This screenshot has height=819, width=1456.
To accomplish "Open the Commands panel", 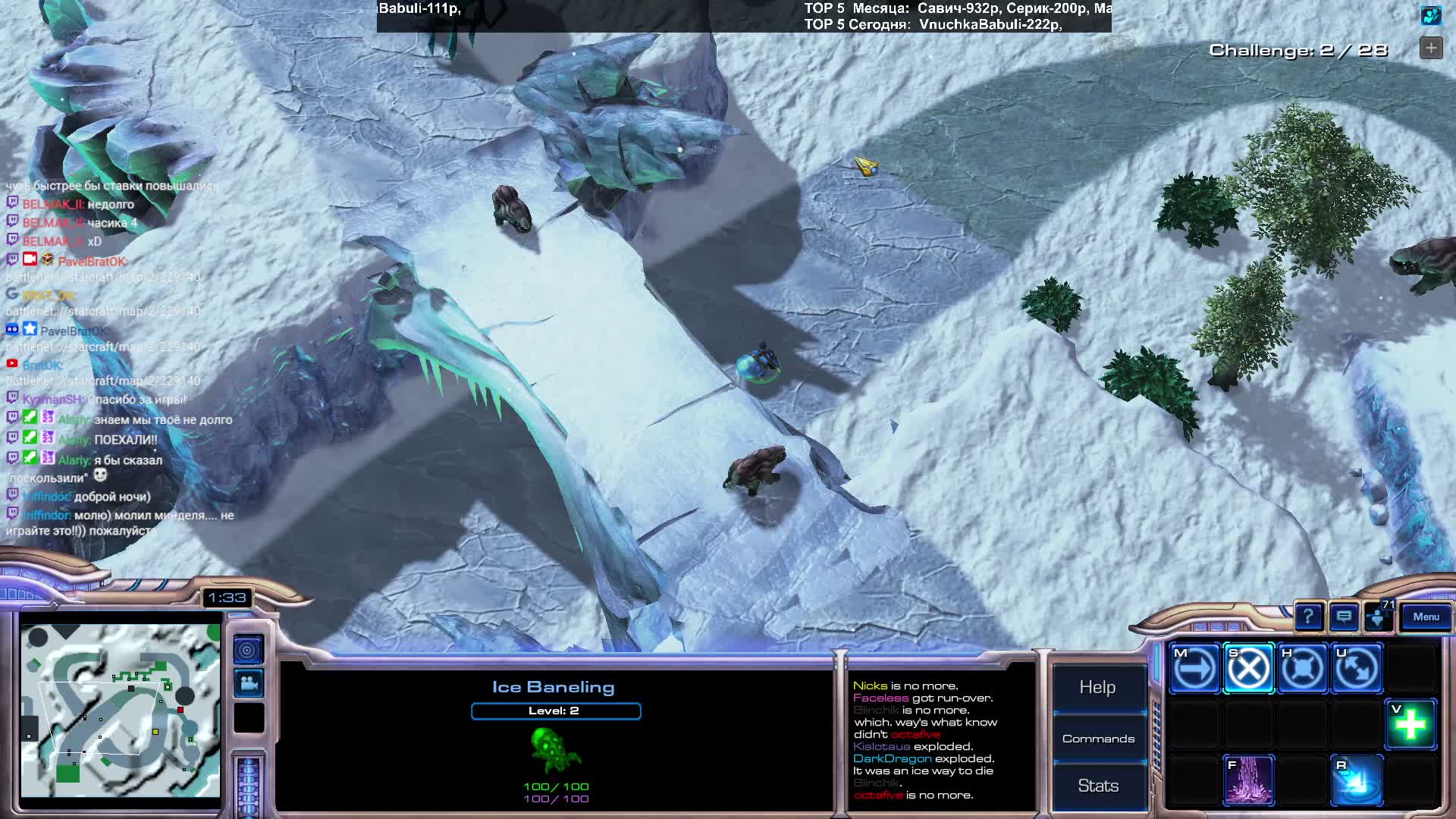I will pyautogui.click(x=1098, y=739).
